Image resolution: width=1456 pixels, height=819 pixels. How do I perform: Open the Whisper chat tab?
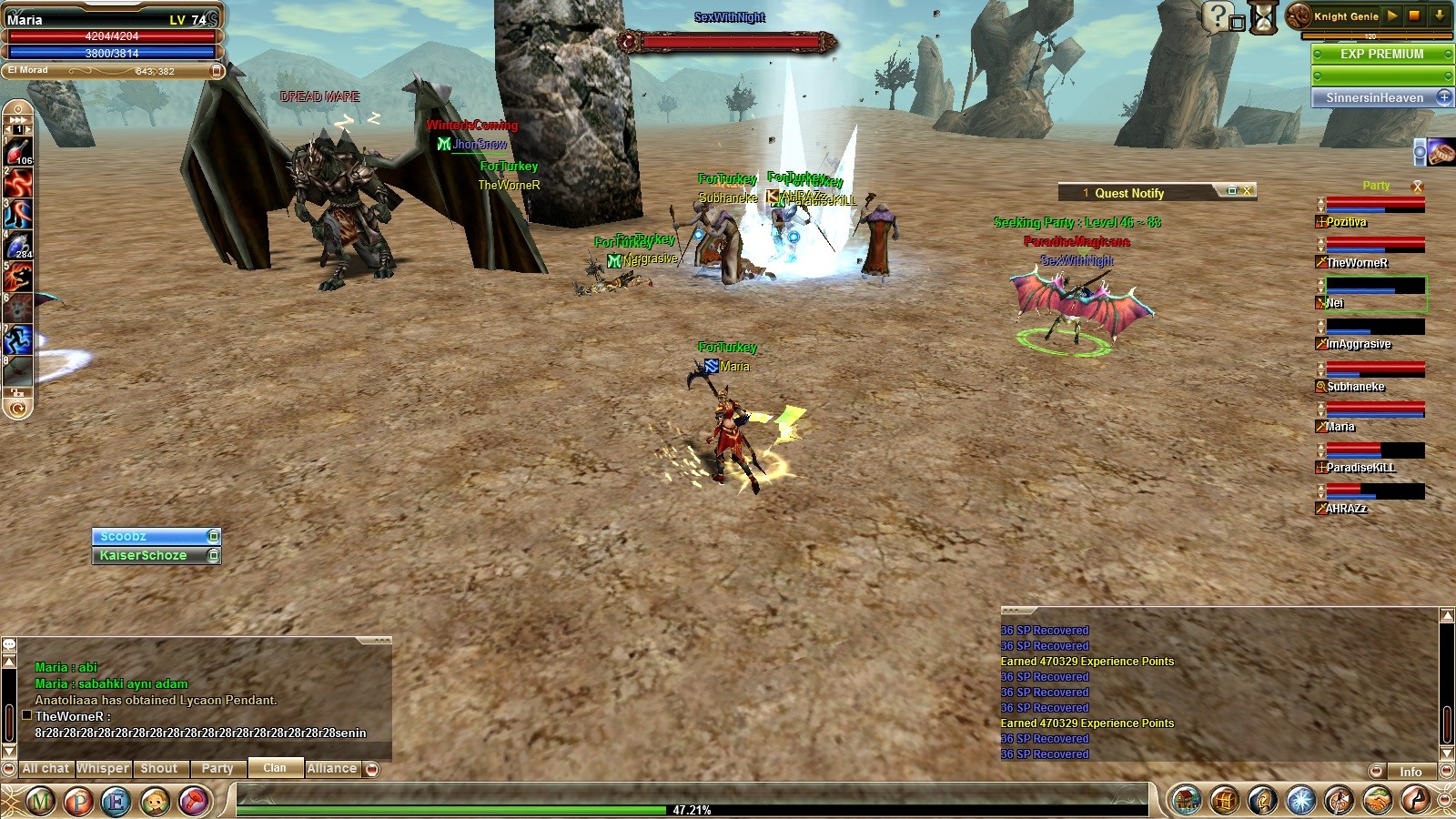(x=103, y=769)
